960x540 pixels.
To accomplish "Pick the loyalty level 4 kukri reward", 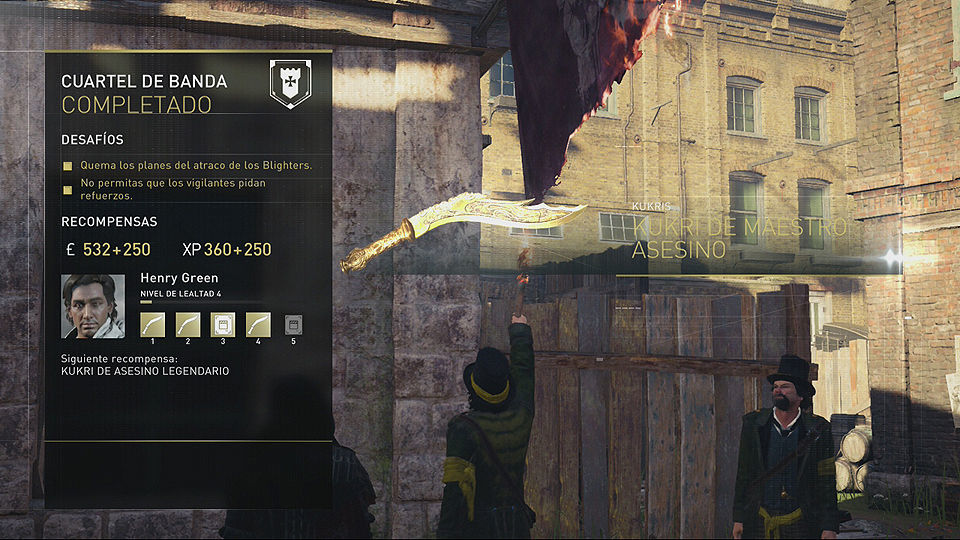I will tap(258, 324).
